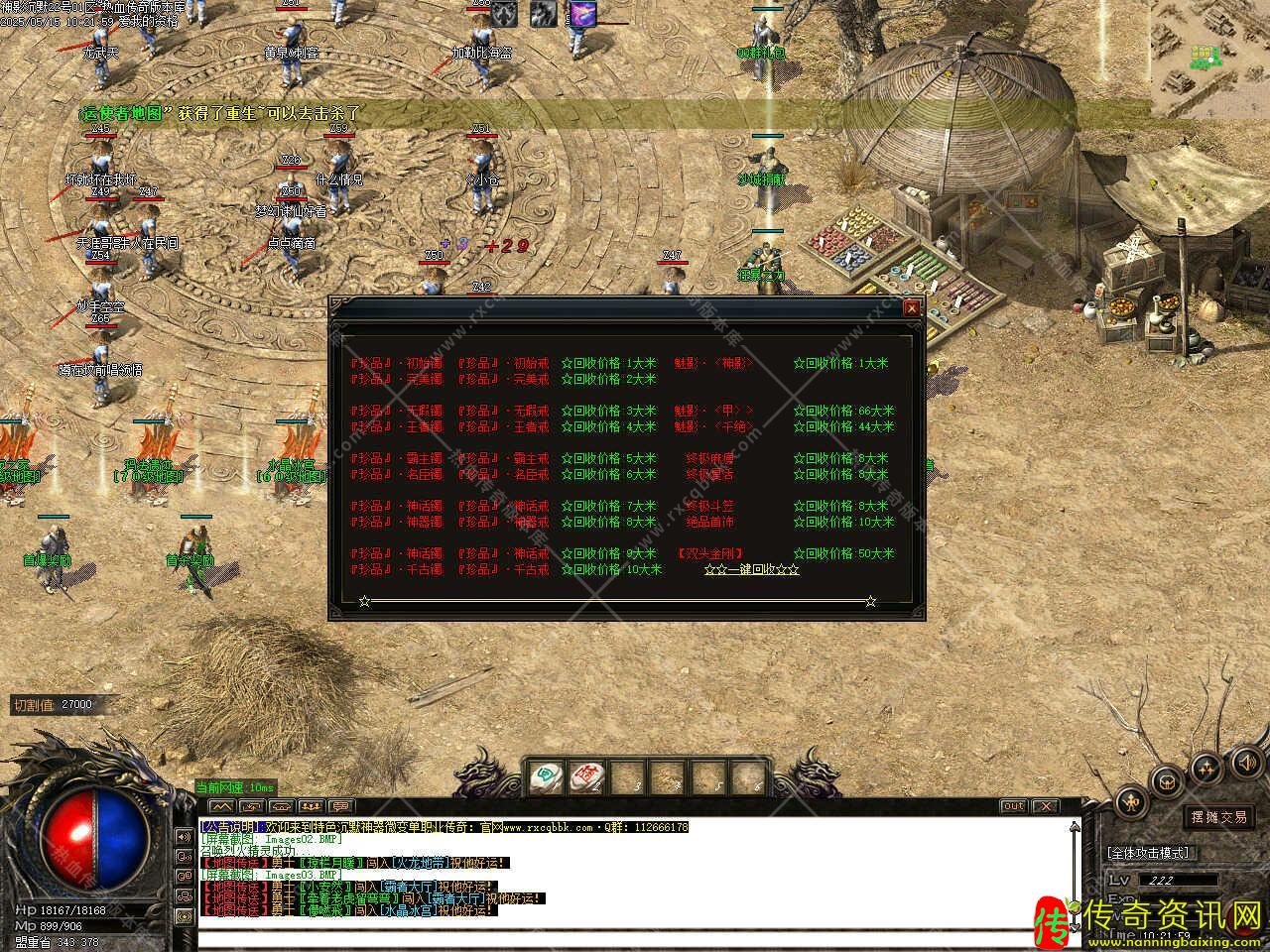The height and width of the screenshot is (952, 1270).
Task: Click the minimap in the corner
Action: point(1210,59)
